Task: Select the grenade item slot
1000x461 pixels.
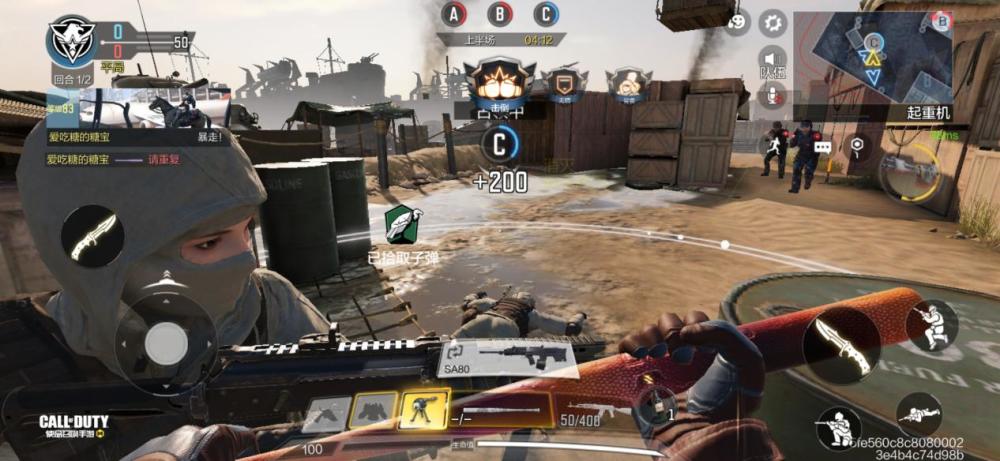Action: pos(656,405)
